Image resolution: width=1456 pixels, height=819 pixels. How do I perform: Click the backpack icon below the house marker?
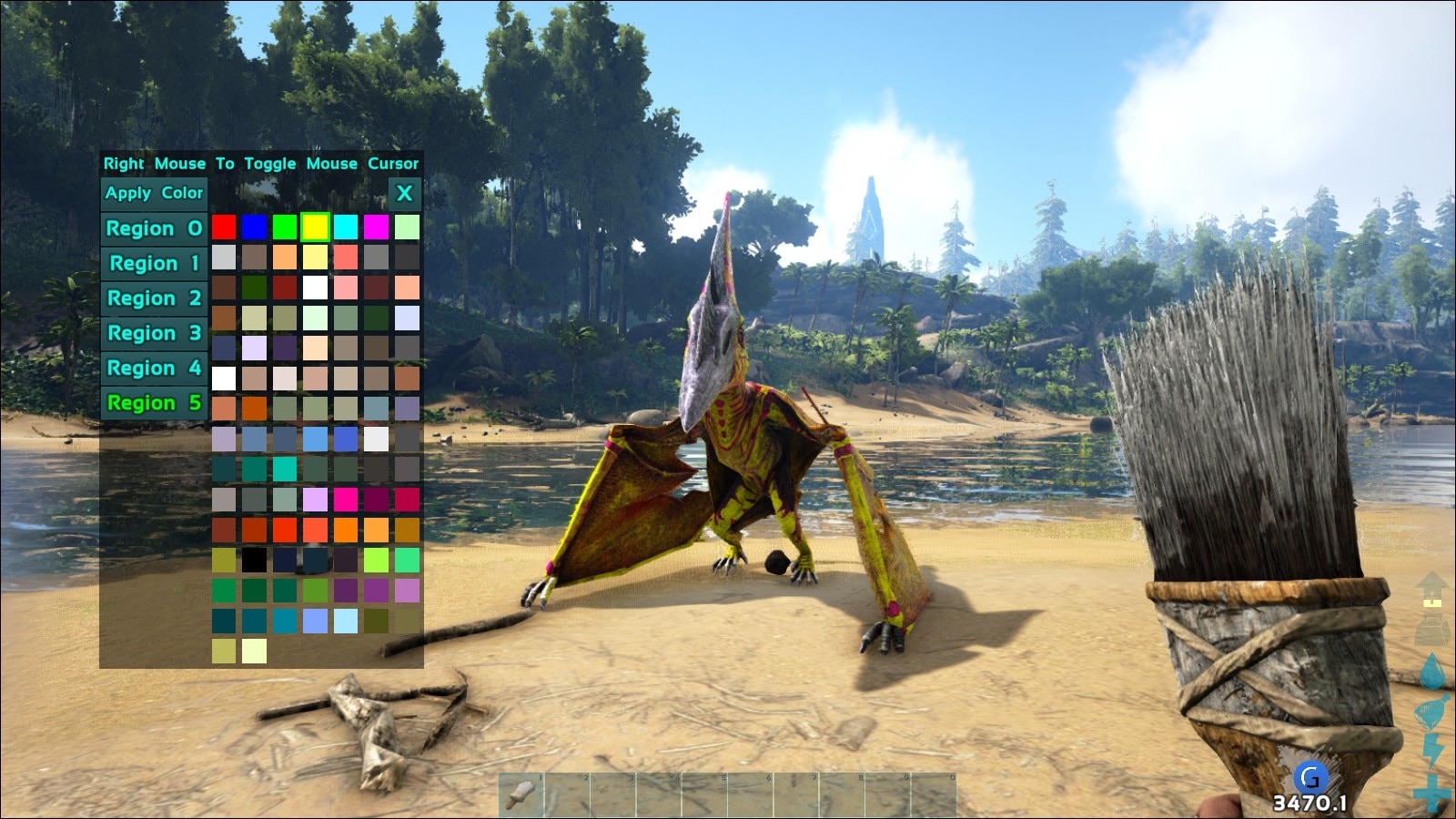click(x=1430, y=628)
